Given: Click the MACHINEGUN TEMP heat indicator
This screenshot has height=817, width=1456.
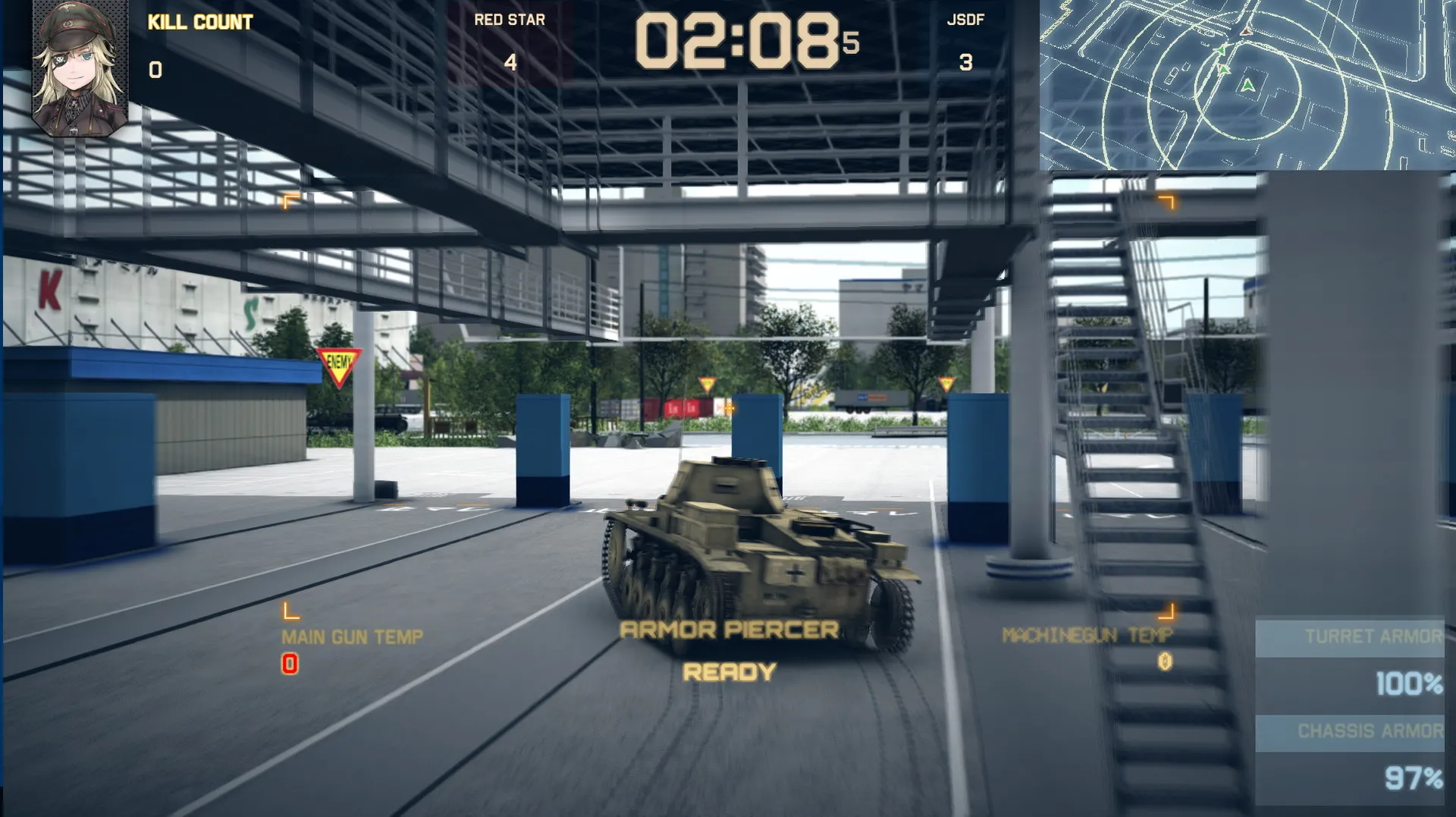Looking at the screenshot, I should (1087, 634).
